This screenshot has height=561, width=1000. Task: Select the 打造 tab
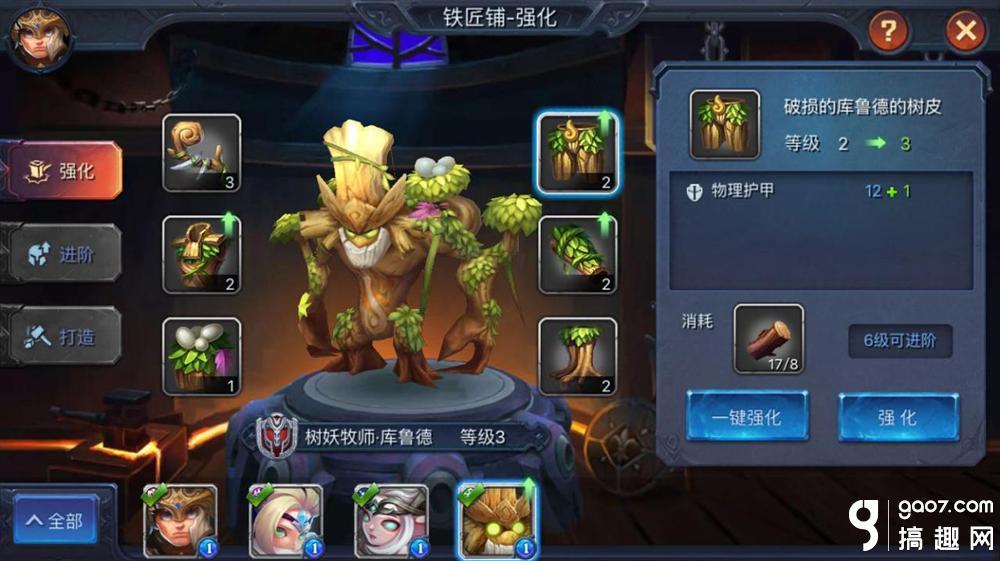point(65,337)
